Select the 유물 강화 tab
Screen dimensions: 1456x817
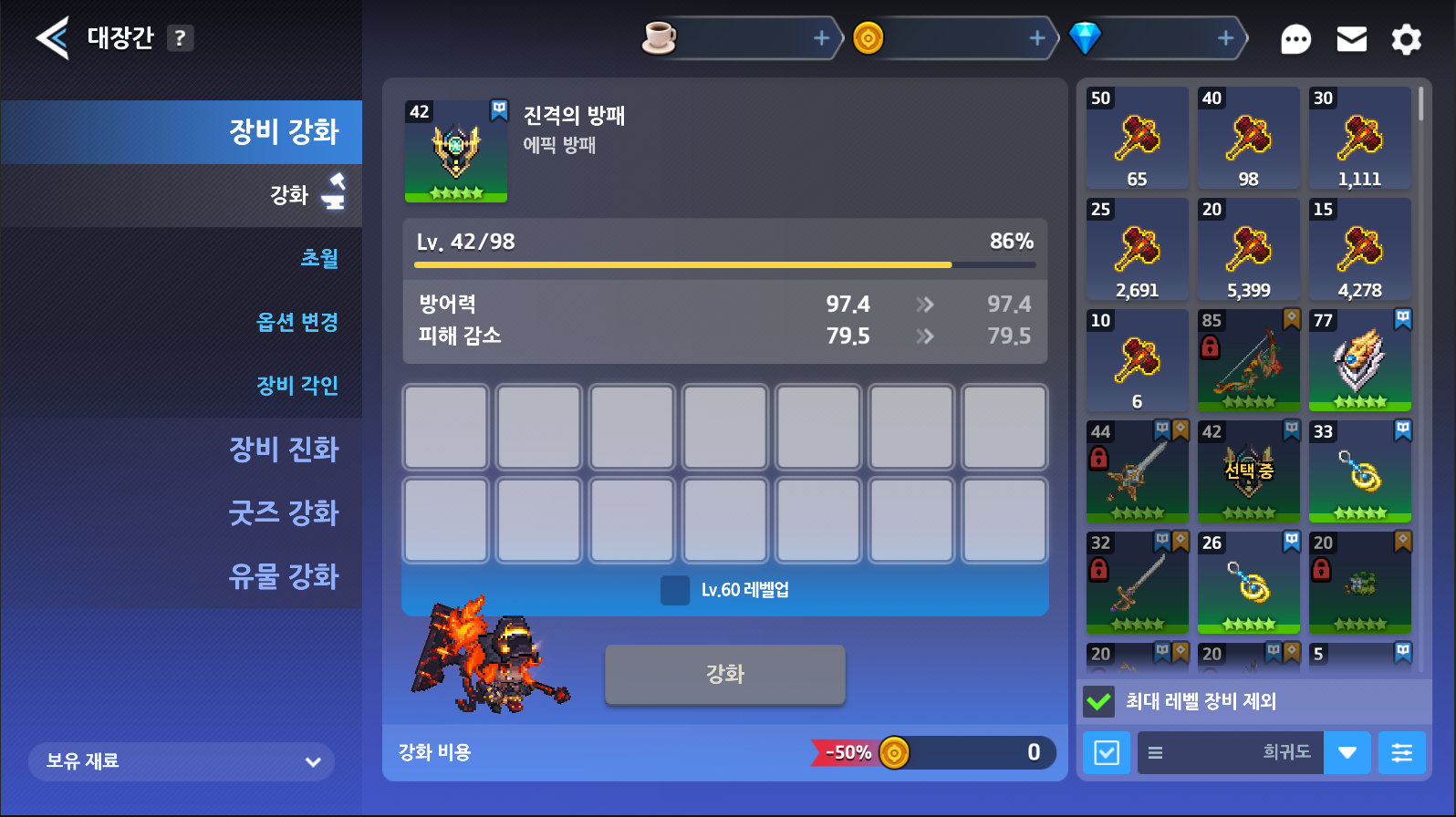pos(283,576)
